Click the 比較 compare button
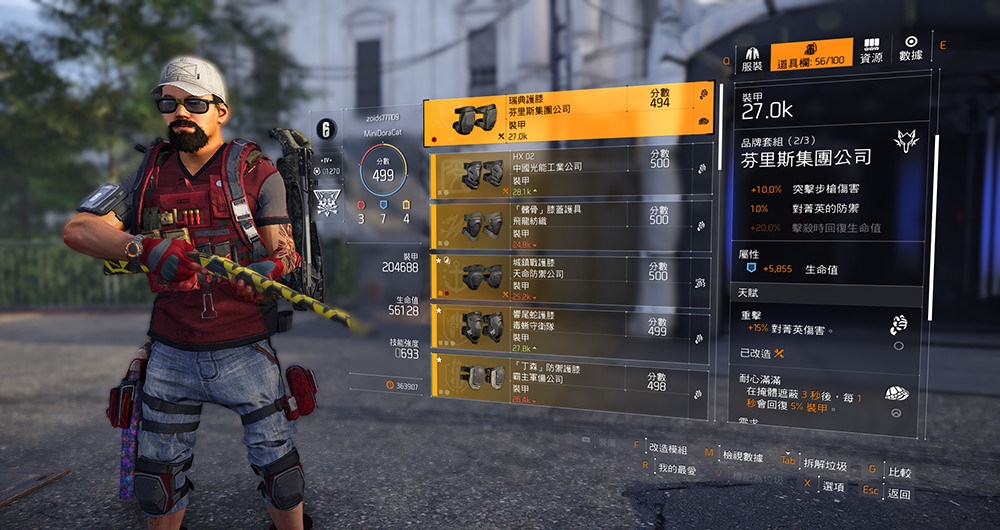Screen dimensions: 1000x530 point(899,472)
